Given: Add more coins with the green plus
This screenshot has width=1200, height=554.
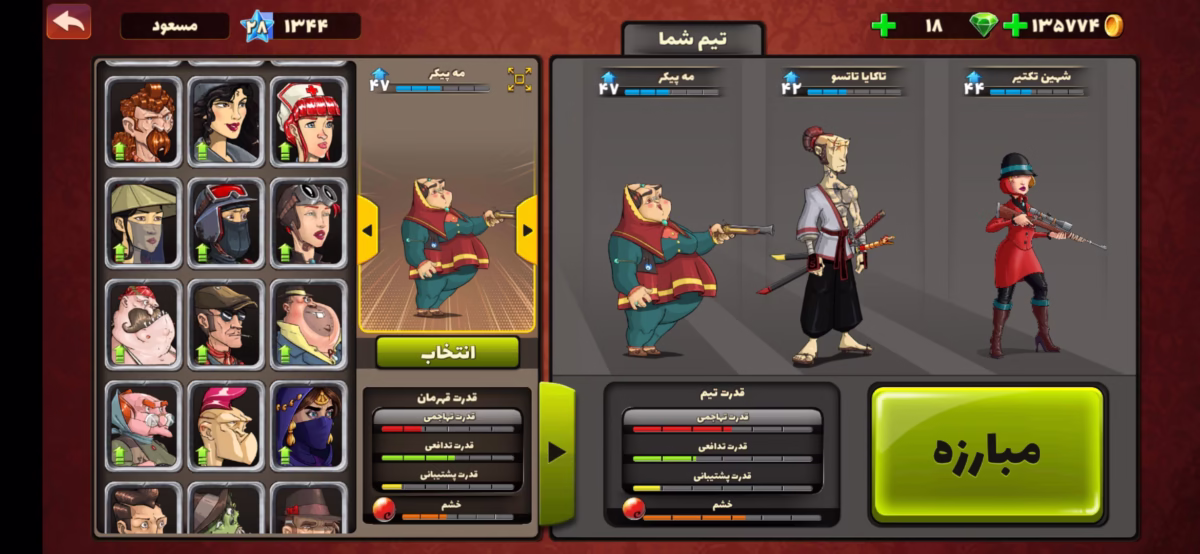Looking at the screenshot, I should [x=1015, y=25].
